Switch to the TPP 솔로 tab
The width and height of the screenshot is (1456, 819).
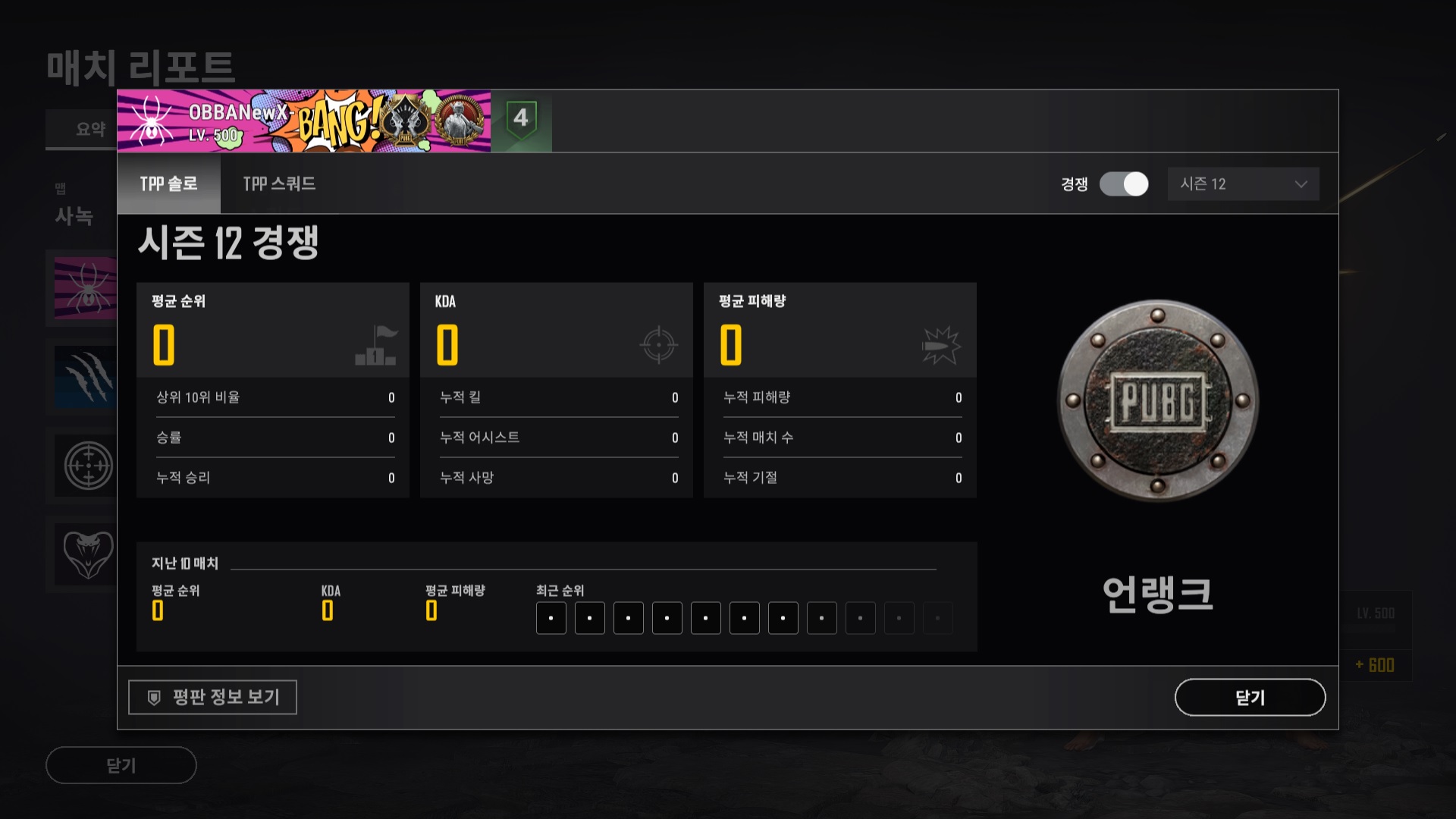click(168, 184)
